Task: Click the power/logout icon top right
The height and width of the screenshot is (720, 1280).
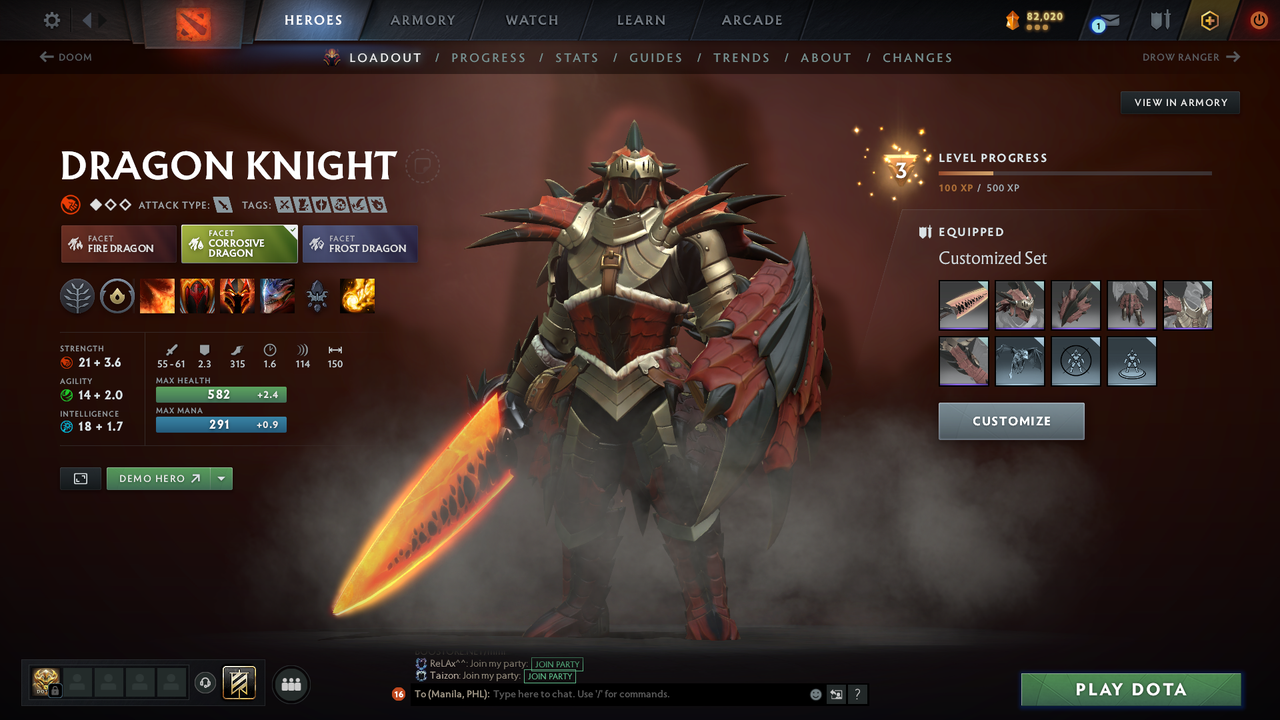Action: point(1258,20)
